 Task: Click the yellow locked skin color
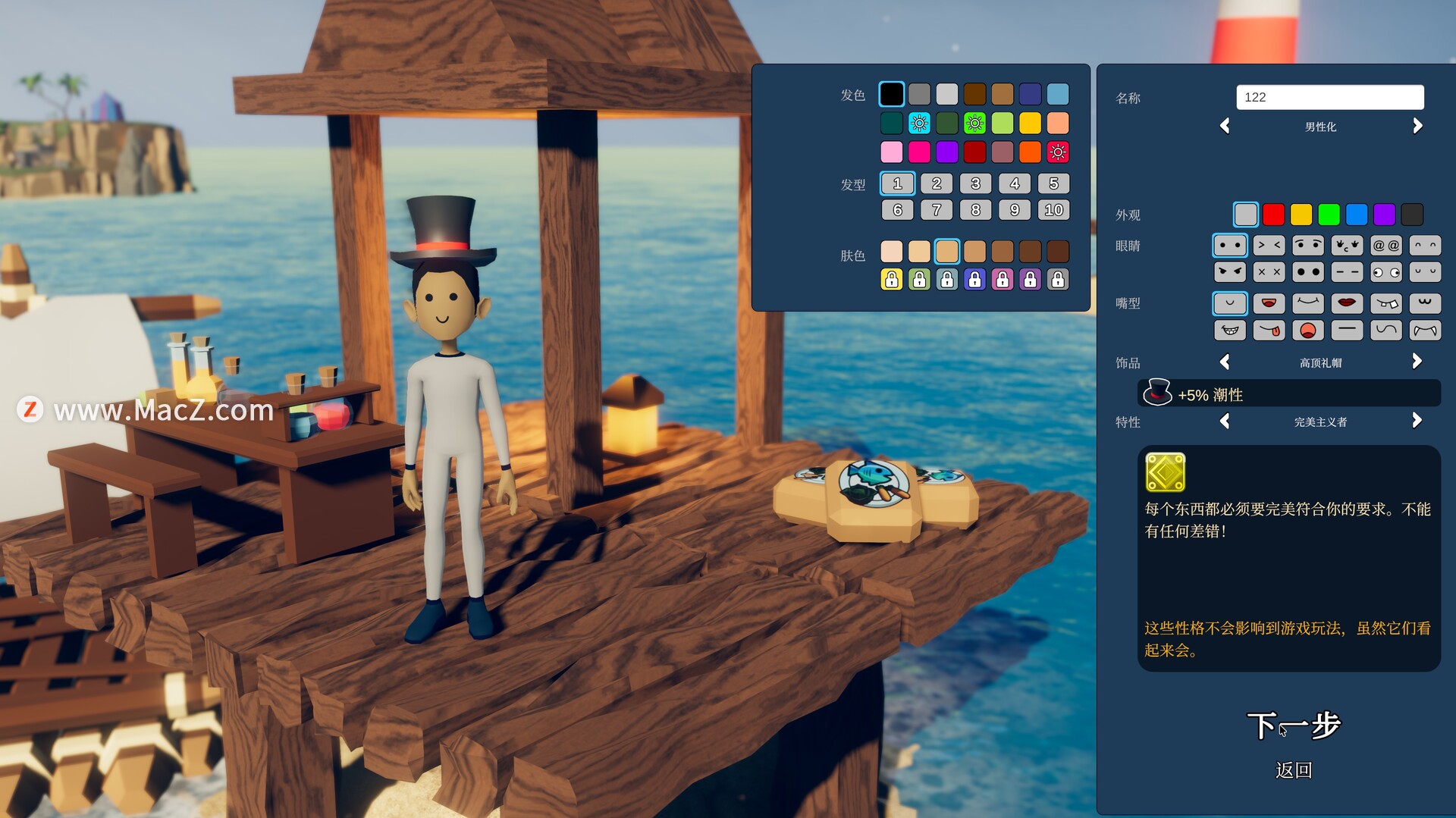pos(892,280)
